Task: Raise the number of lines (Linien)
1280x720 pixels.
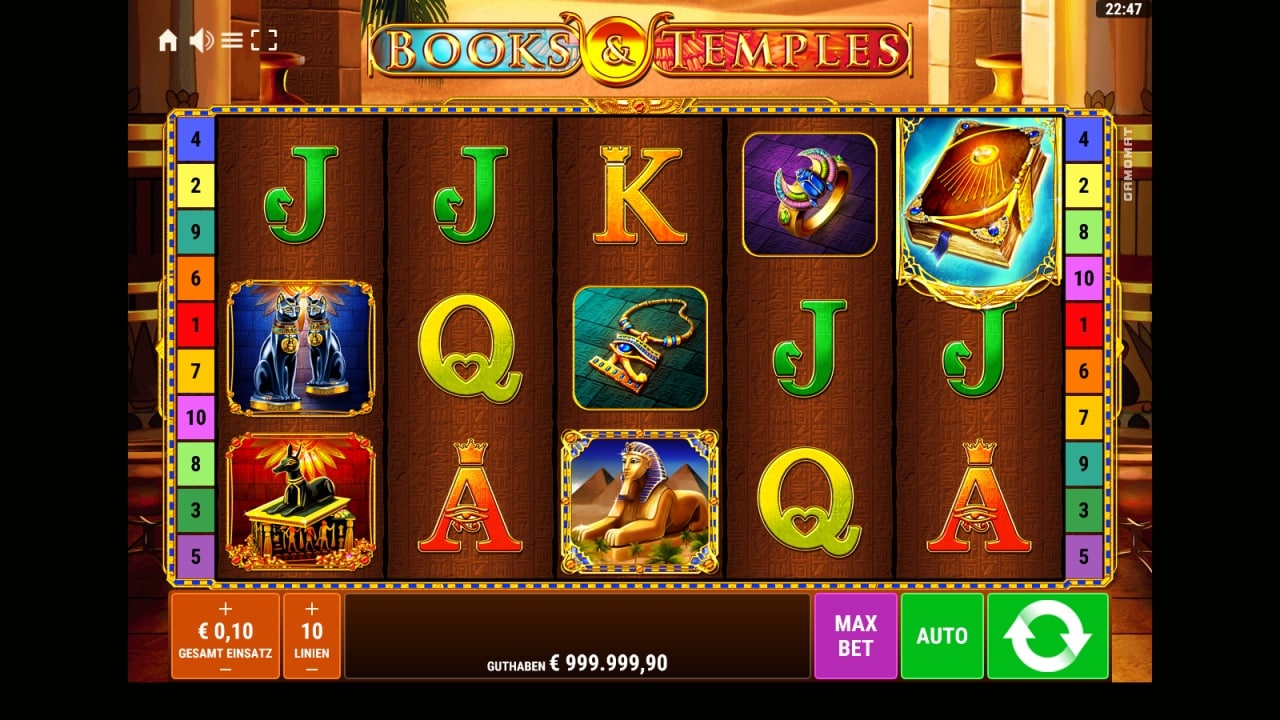Action: point(312,608)
